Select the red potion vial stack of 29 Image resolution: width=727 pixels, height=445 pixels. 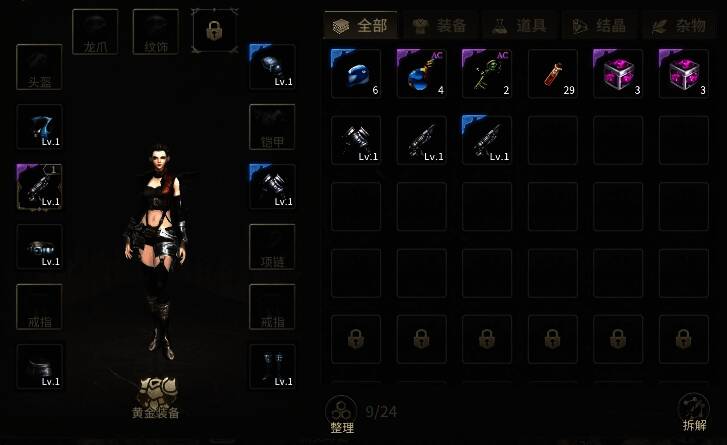click(552, 74)
